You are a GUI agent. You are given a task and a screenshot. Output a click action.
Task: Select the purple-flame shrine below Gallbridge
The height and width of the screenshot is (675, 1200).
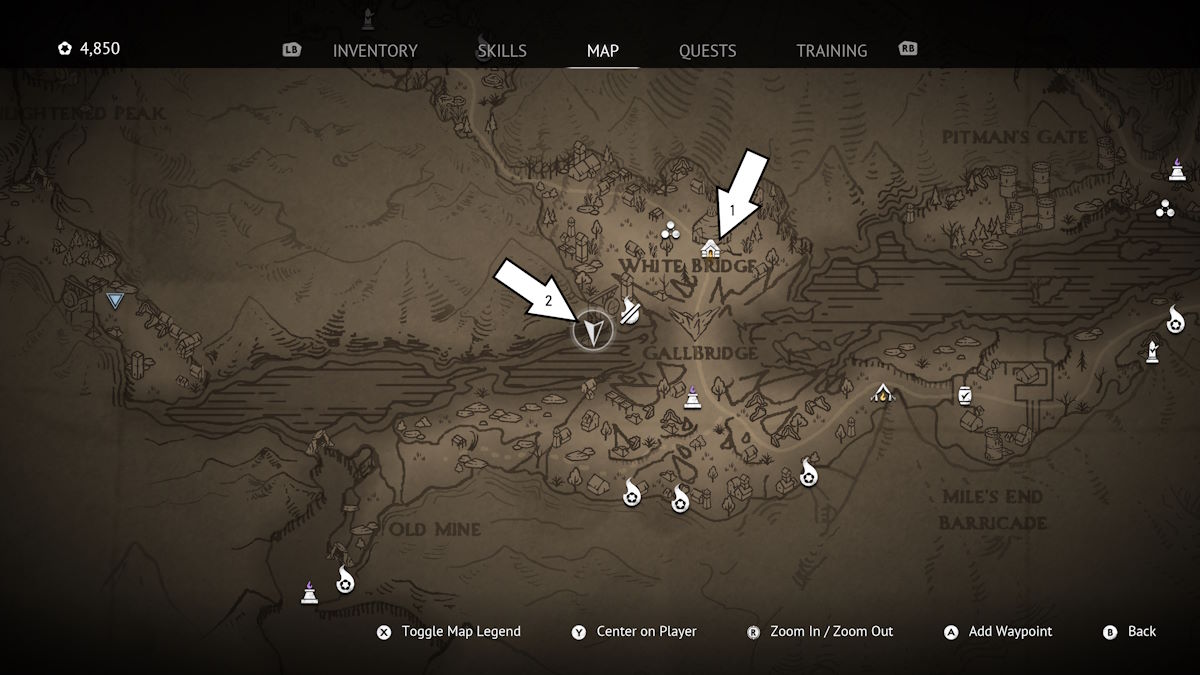tap(691, 397)
